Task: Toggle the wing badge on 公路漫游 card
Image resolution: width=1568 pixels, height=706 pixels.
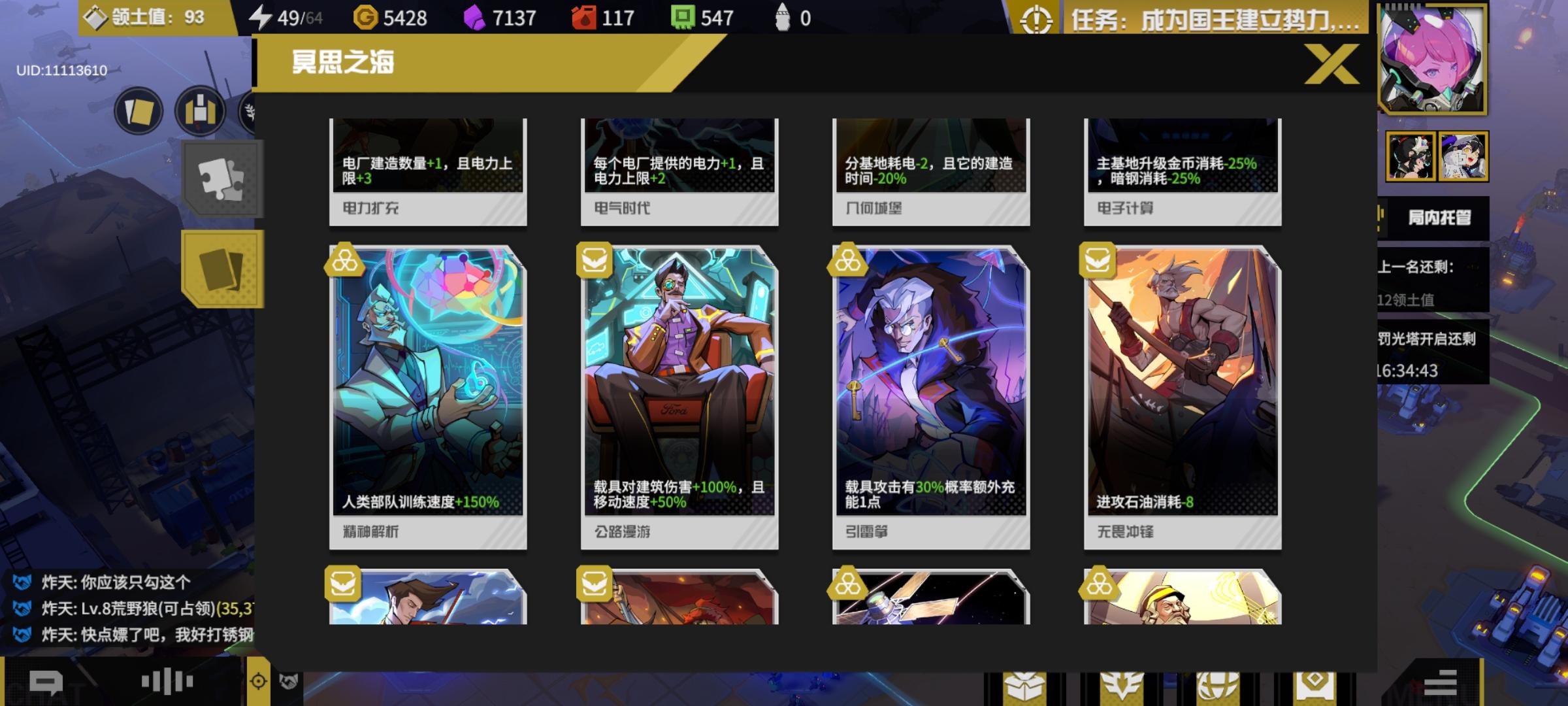Action: [595, 260]
